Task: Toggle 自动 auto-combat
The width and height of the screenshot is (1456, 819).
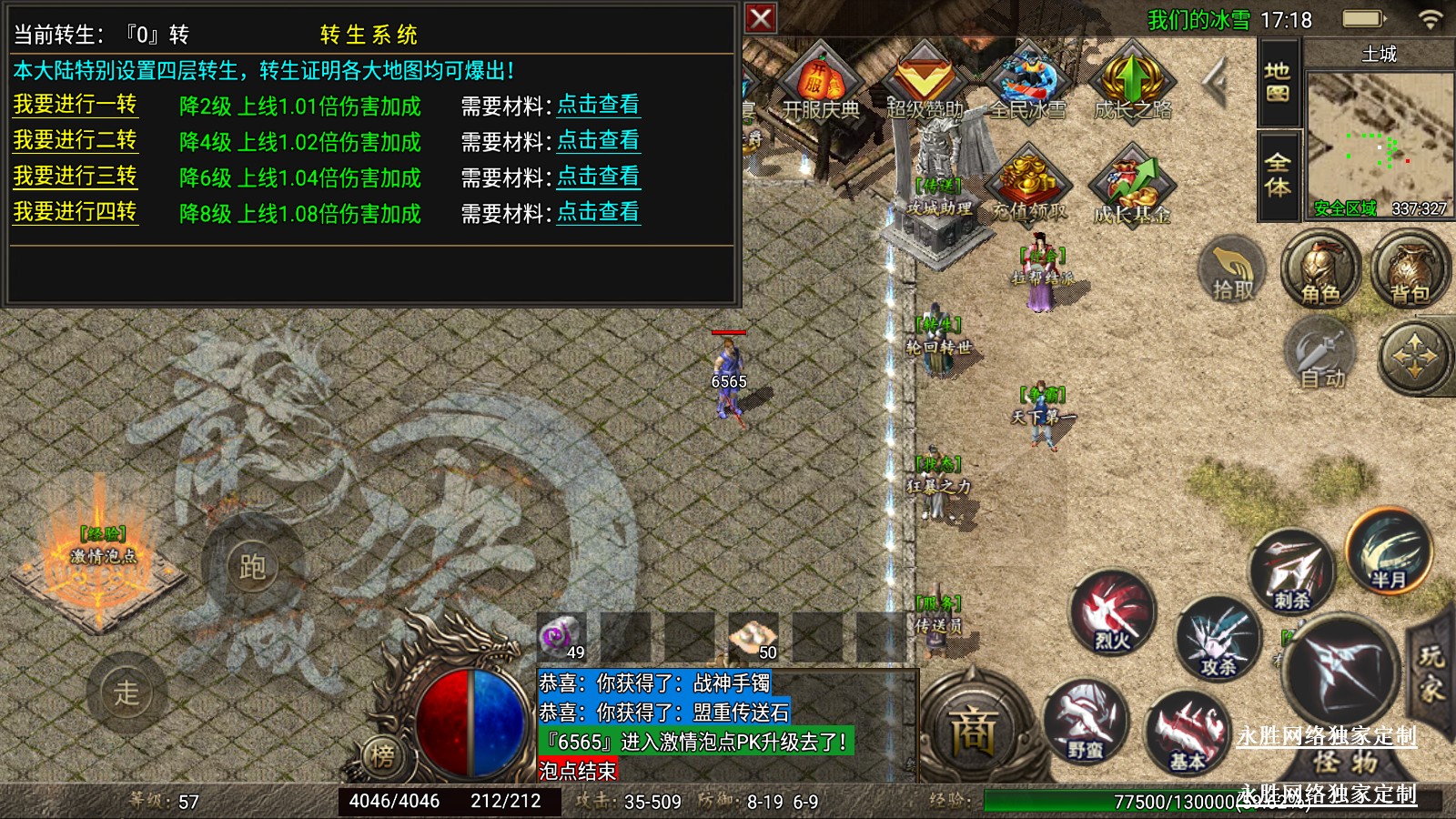Action: (1320, 357)
